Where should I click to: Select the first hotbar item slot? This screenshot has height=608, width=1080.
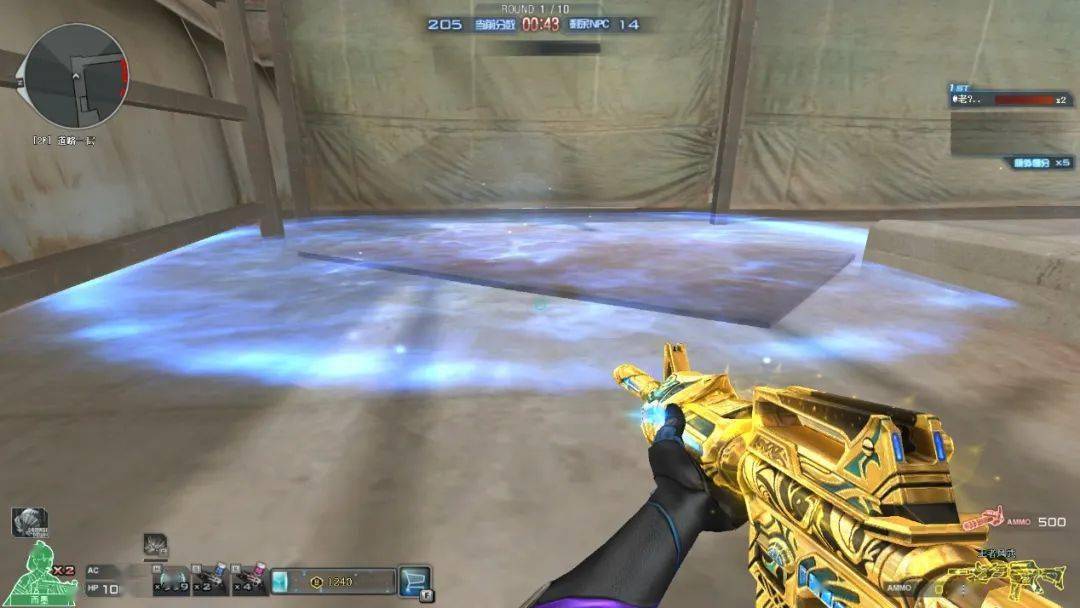(x=170, y=580)
